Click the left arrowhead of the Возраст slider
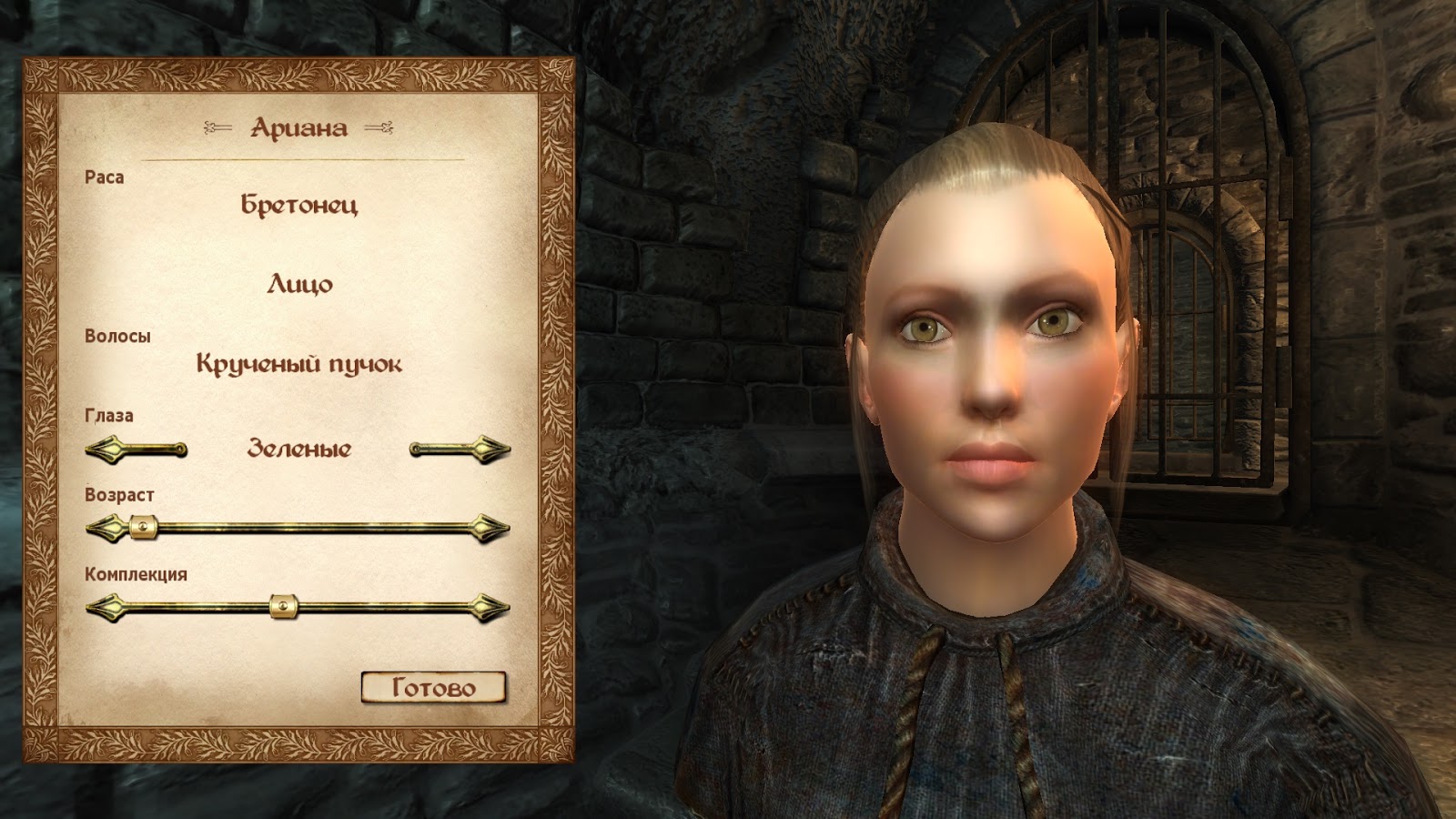1456x819 pixels. tap(105, 525)
